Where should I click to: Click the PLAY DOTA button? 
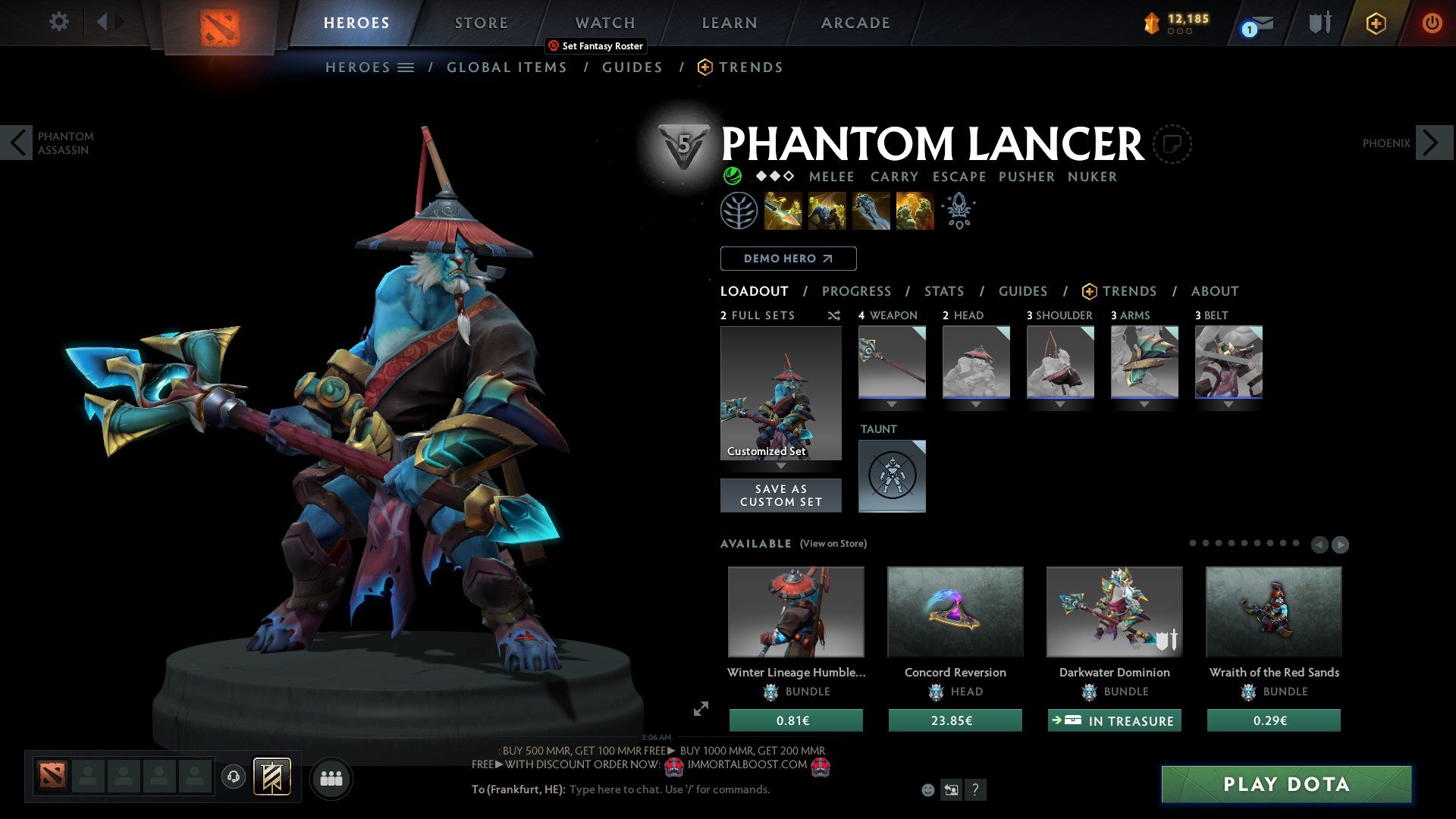coord(1283,785)
